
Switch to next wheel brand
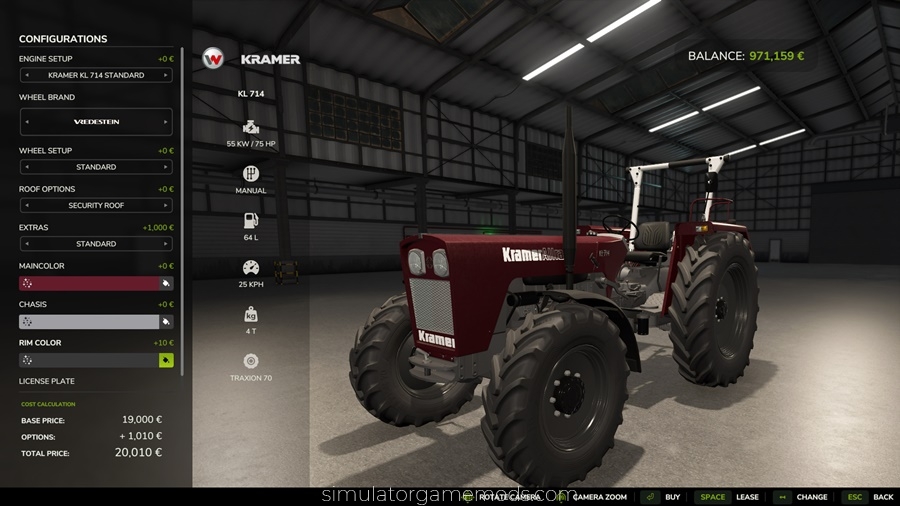(x=166, y=121)
